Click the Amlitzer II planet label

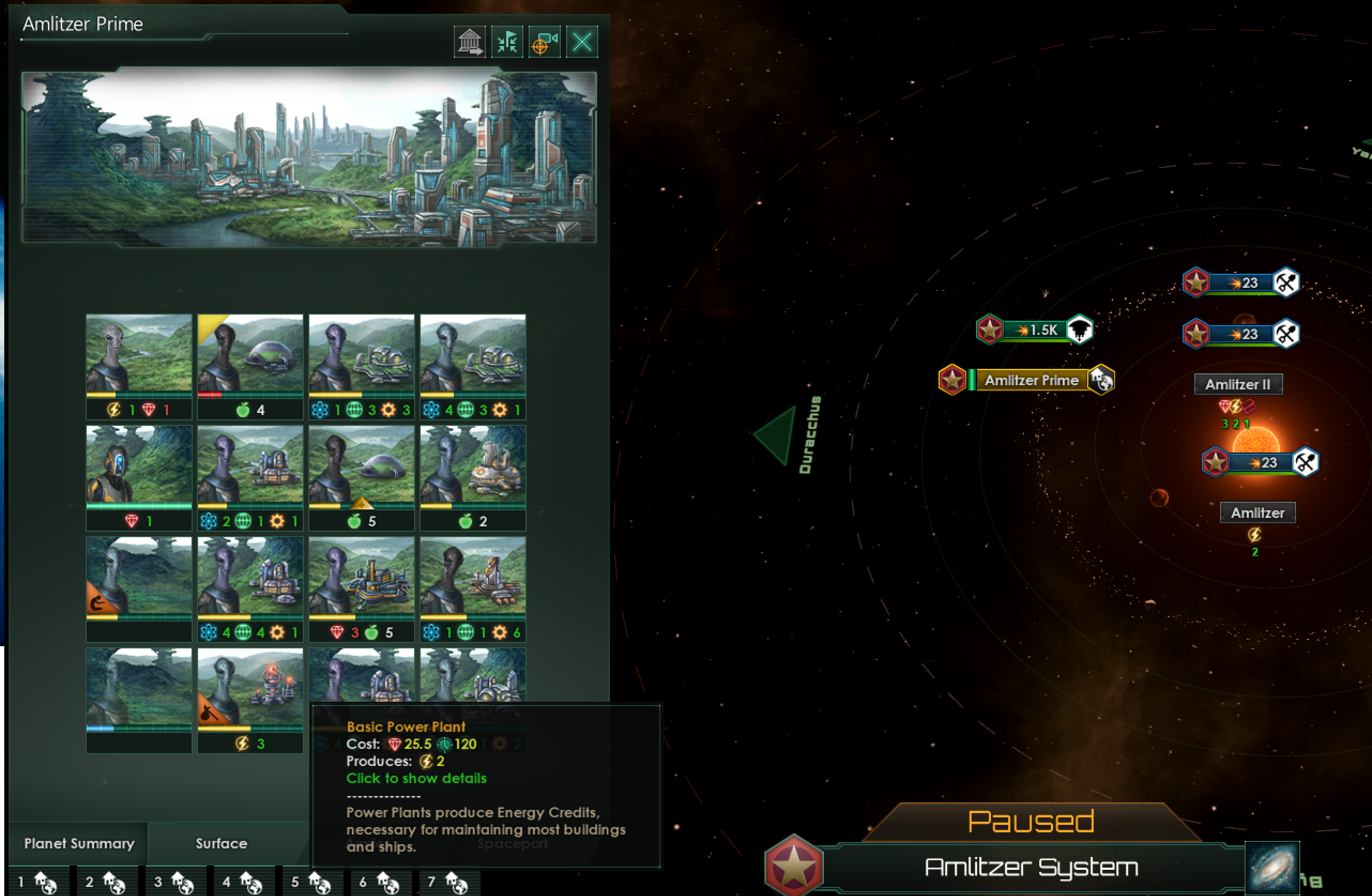1238,384
